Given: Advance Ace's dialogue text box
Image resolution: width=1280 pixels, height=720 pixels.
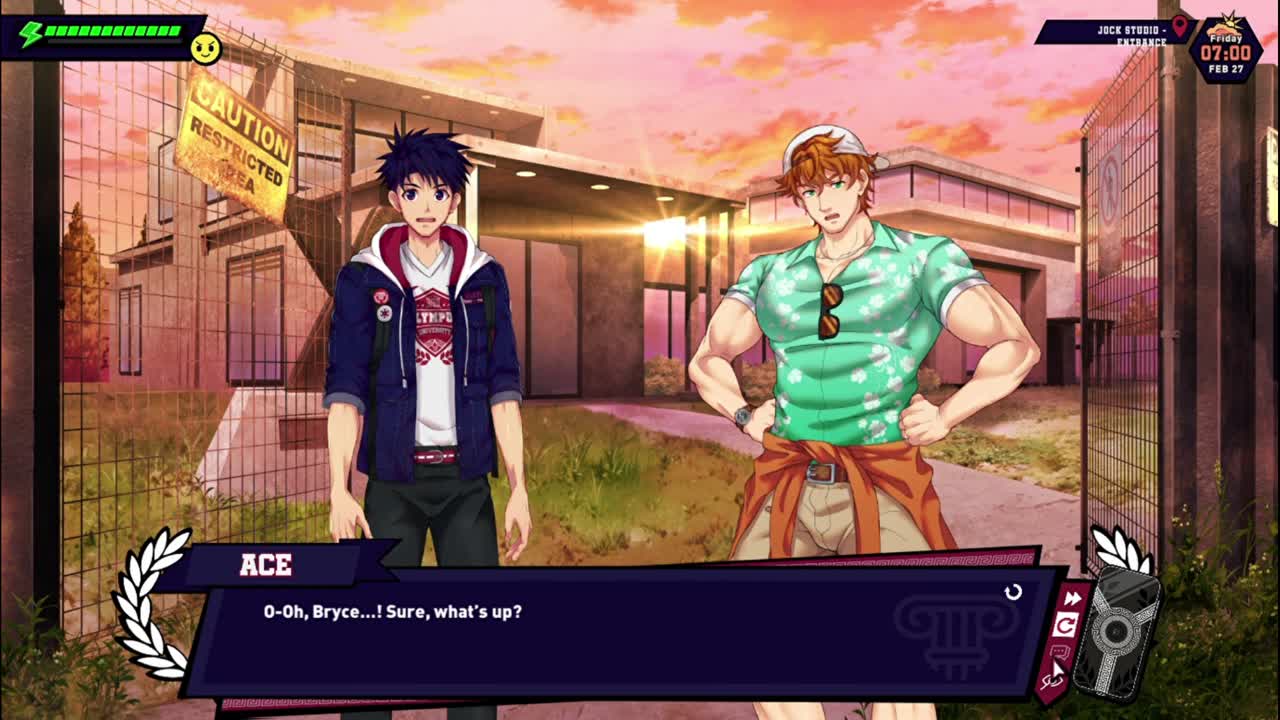Looking at the screenshot, I should [620, 632].
